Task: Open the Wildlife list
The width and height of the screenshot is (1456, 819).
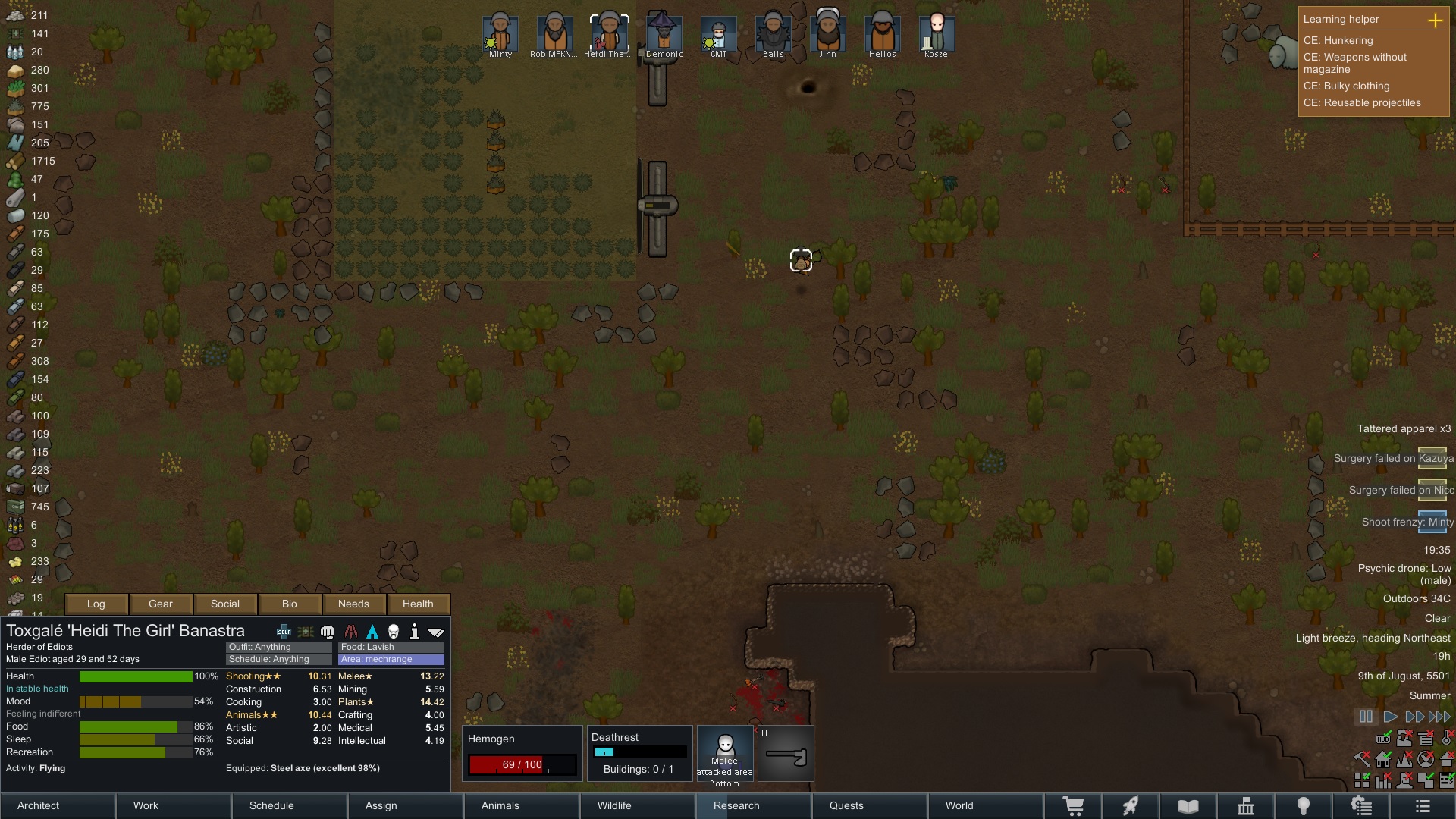Action: pos(614,805)
